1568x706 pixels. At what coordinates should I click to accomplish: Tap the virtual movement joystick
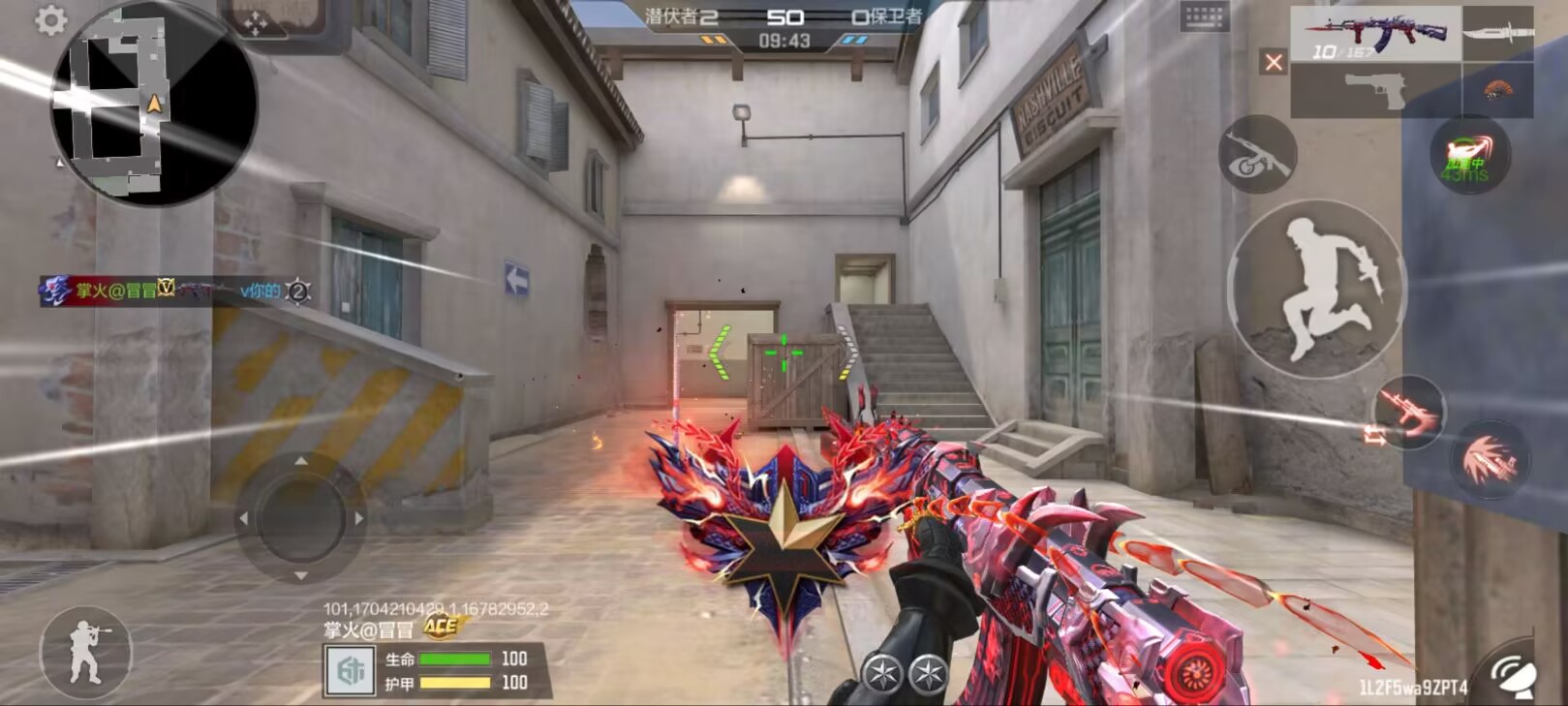(x=301, y=518)
